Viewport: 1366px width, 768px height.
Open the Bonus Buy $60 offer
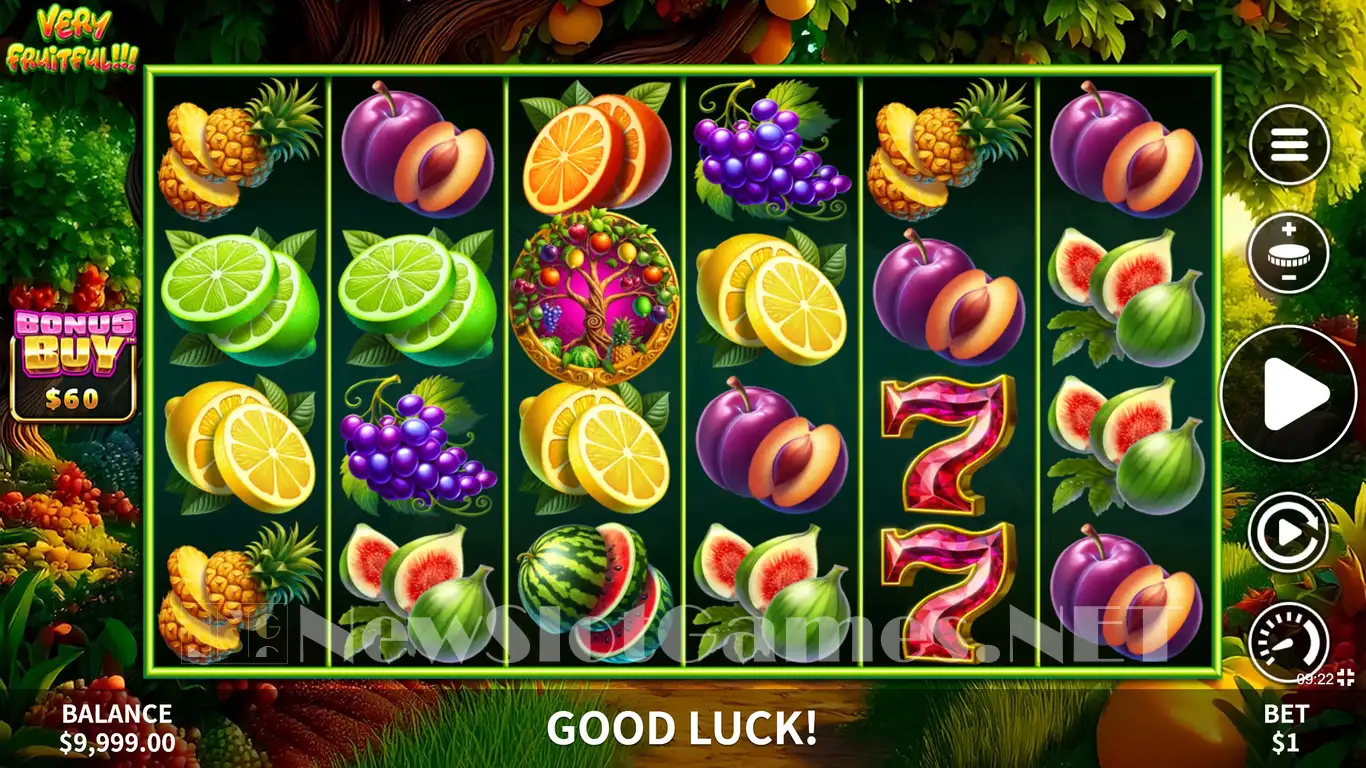coord(73,364)
